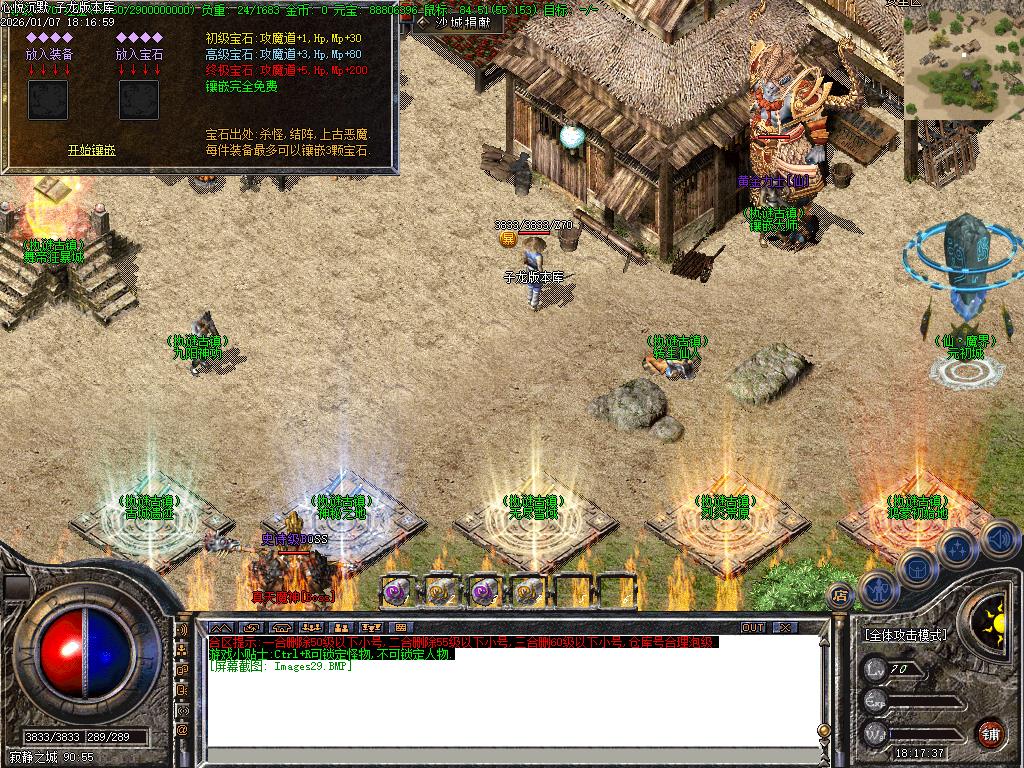Open the skills sparkle round button
Screen dimensions: 1024x768
click(x=958, y=549)
